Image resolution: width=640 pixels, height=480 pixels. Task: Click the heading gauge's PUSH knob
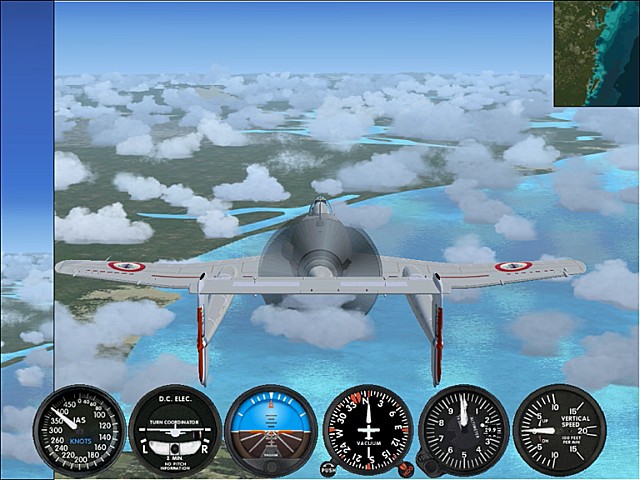[x=328, y=468]
